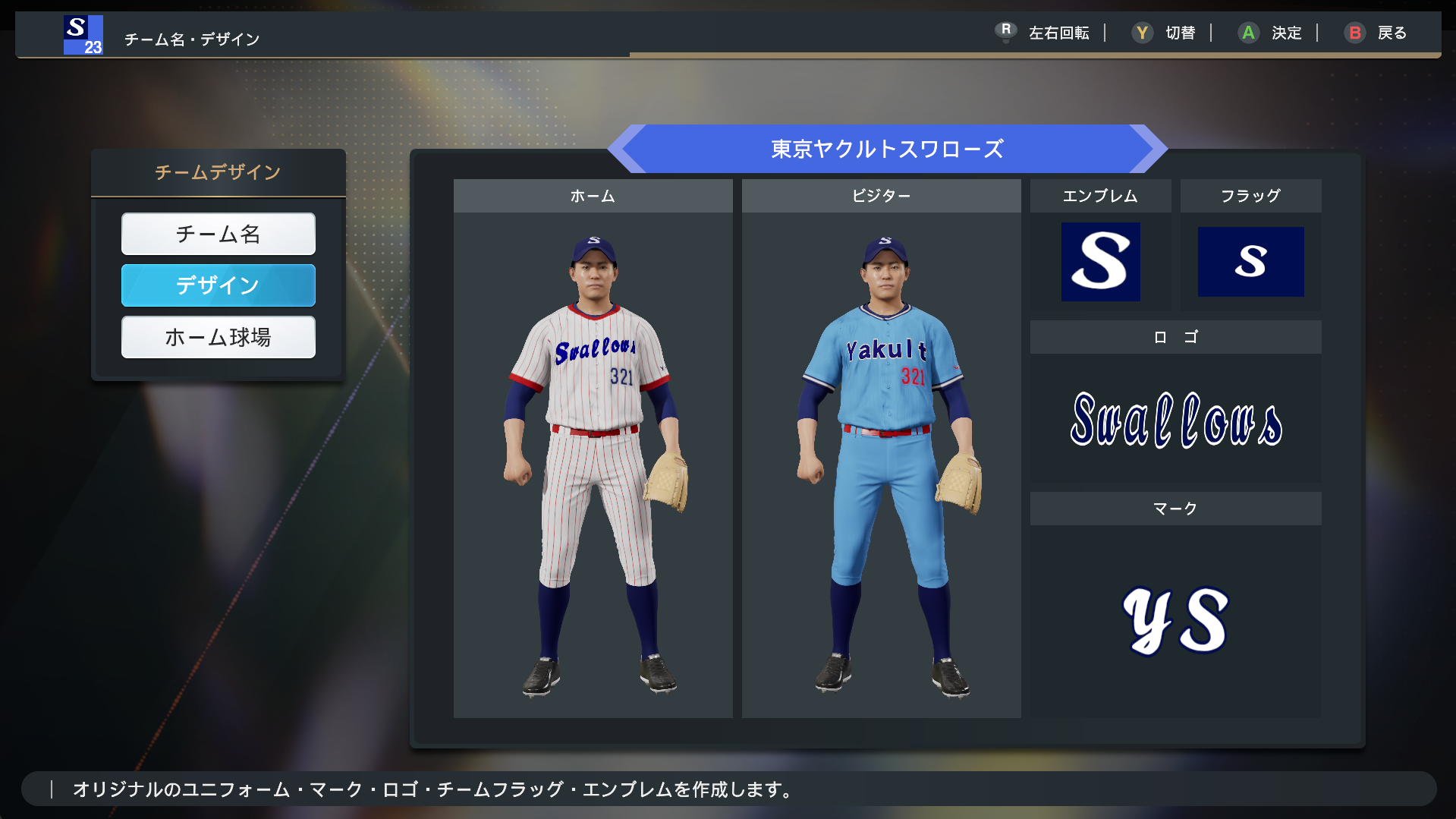Viewport: 1456px width, 819px height.
Task: Edit the Swallows ロゴ panel
Action: 1175,419
